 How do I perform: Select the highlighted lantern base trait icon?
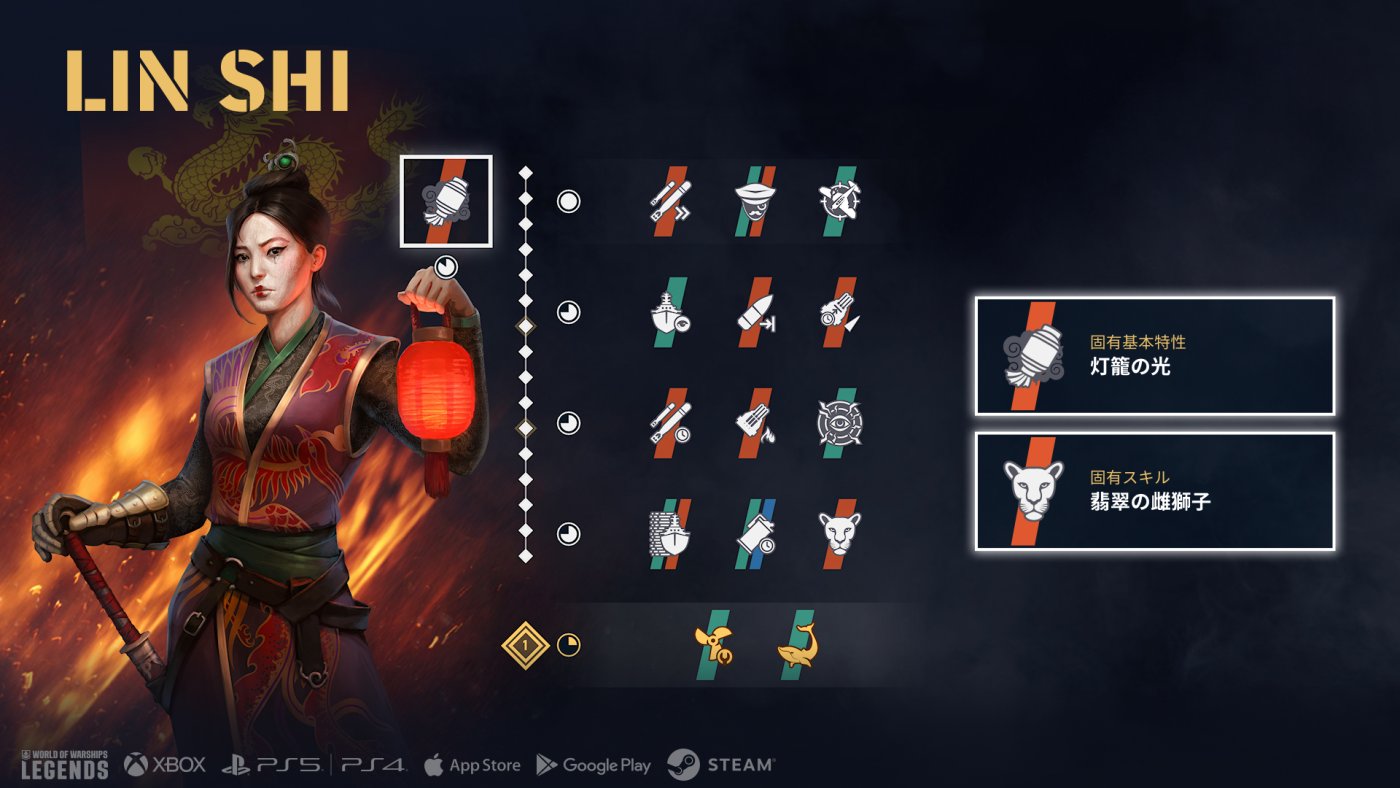446,201
